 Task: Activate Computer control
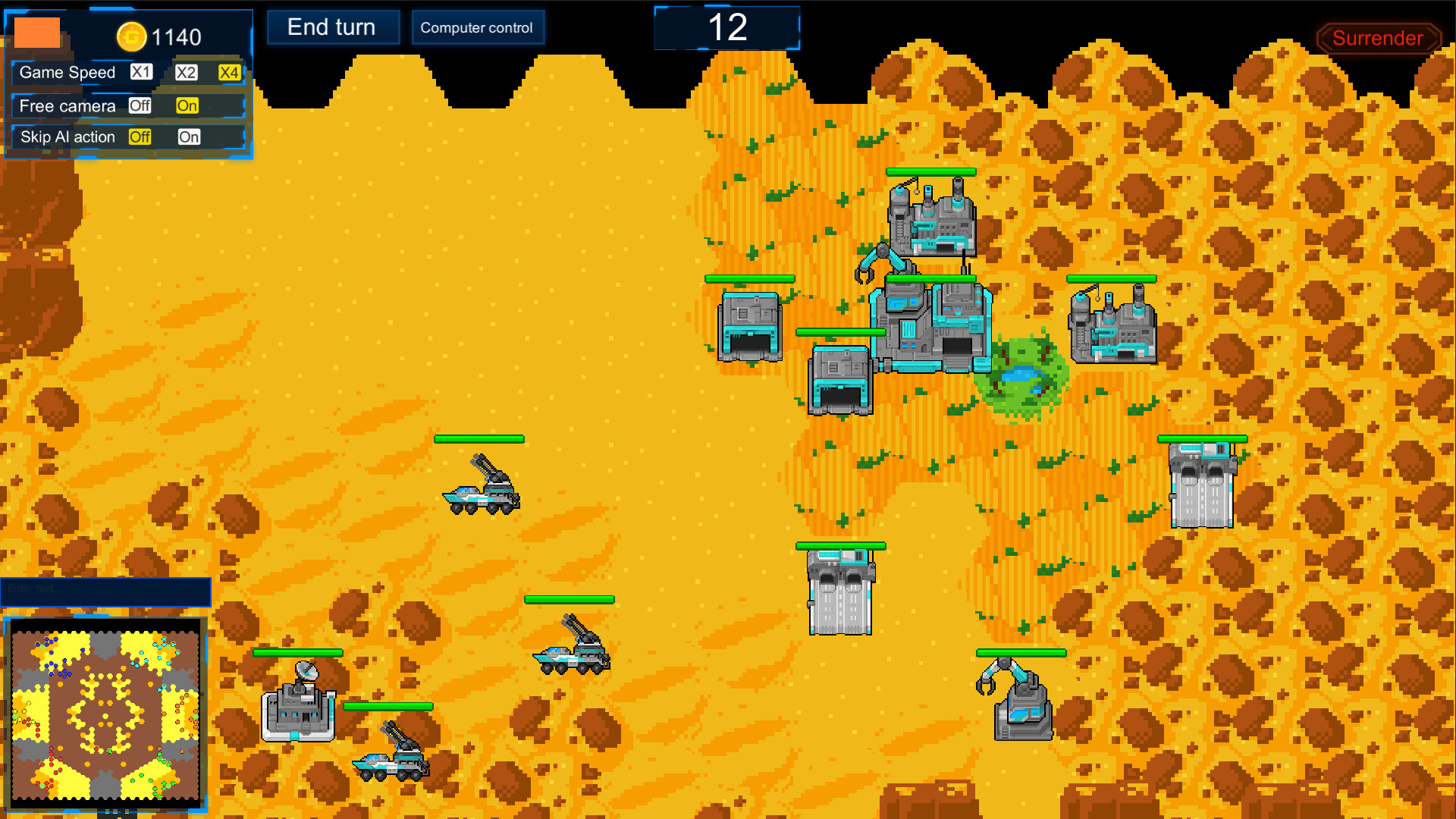point(478,27)
